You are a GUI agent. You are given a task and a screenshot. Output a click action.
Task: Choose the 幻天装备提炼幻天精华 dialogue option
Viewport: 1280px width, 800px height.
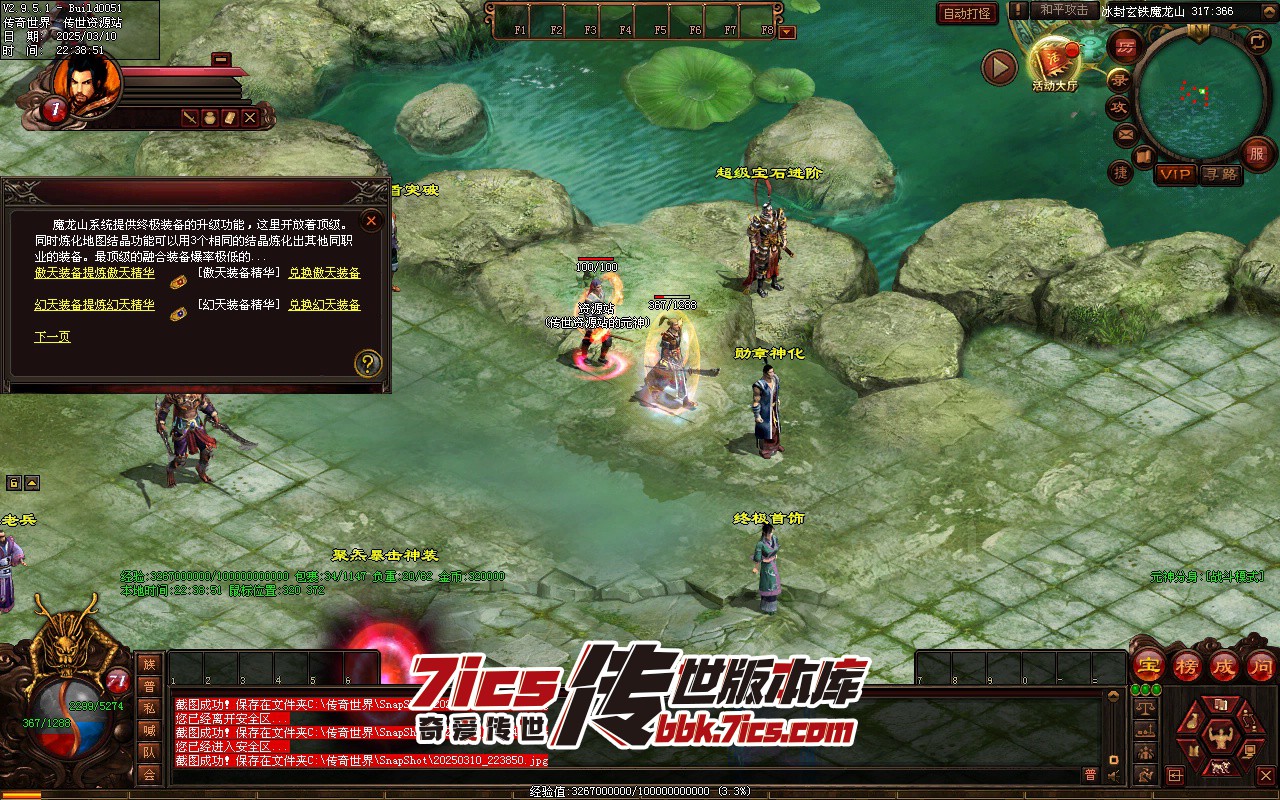(95, 305)
